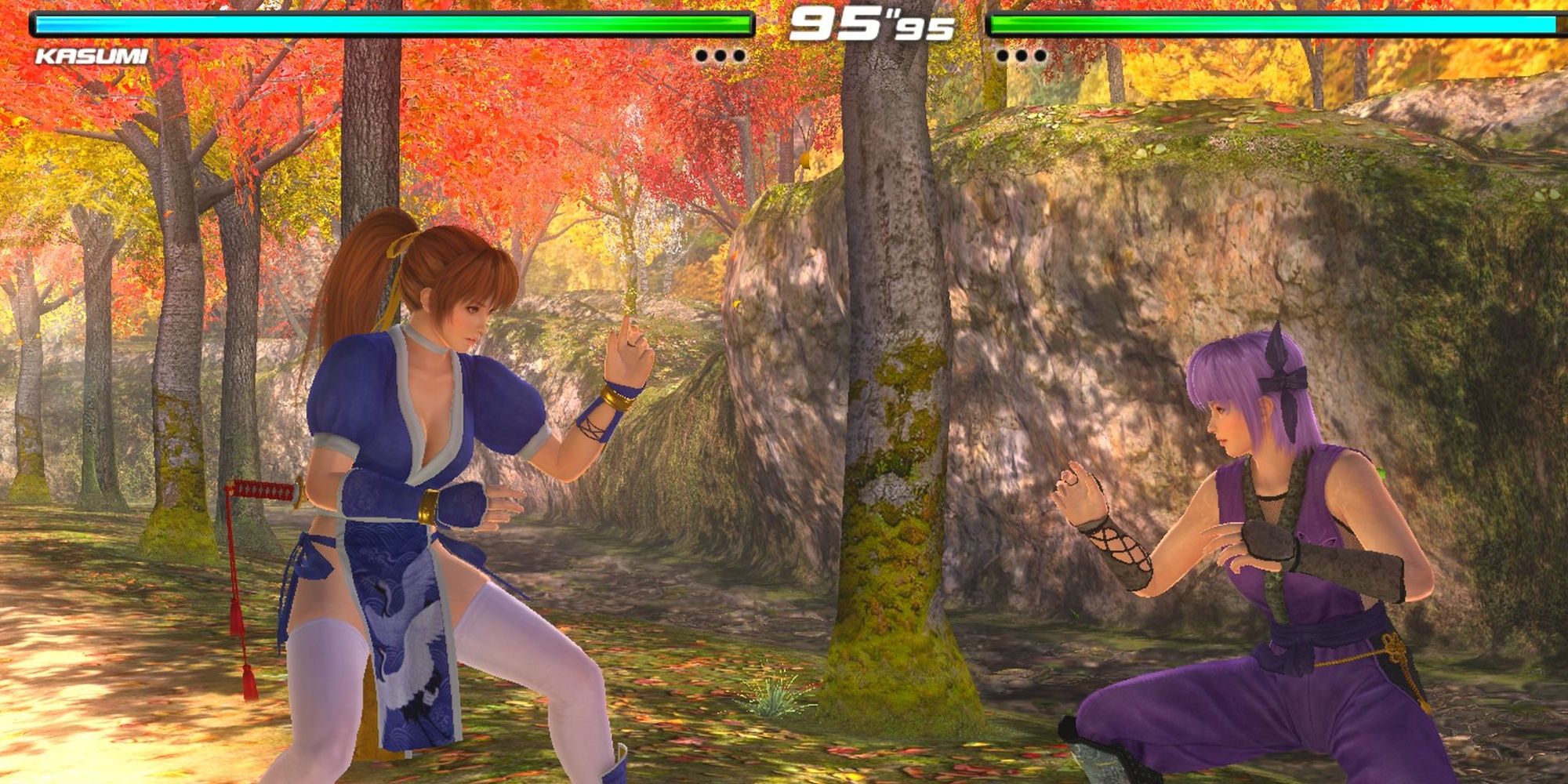This screenshot has height=784, width=1568.
Task: Click the first round-win dot under Kasumi's bar
Action: coord(702,55)
